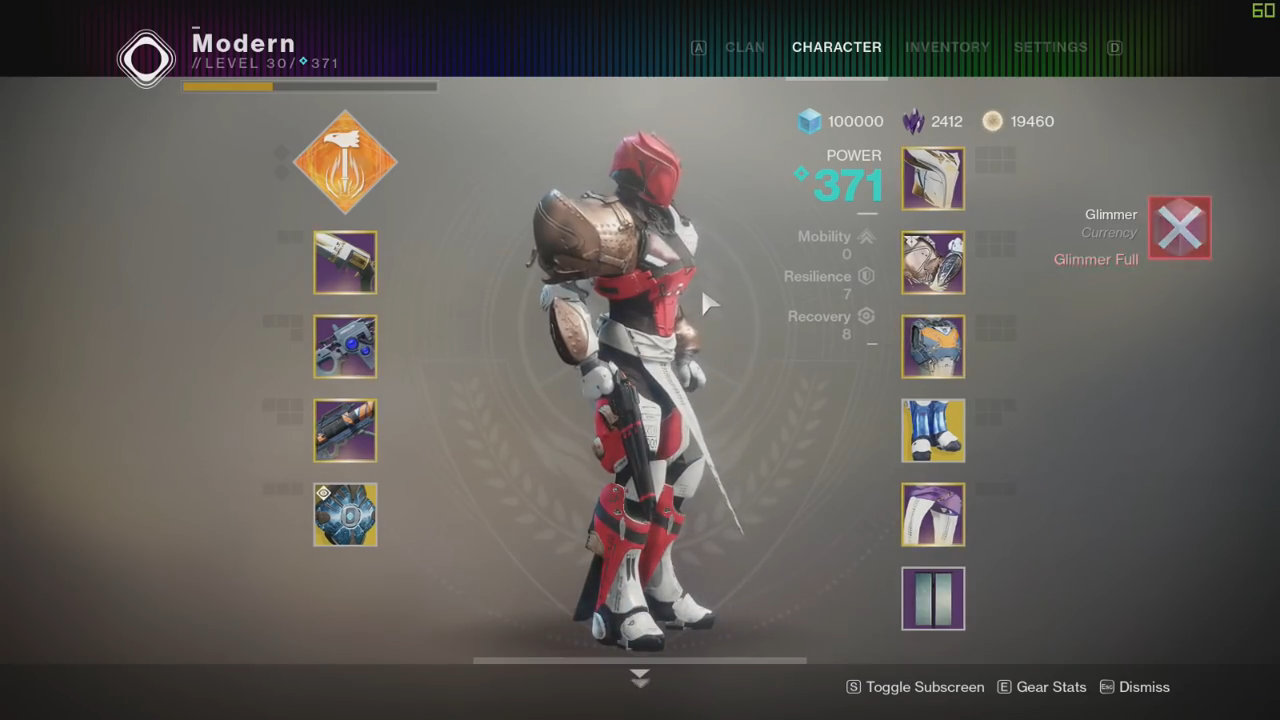Select the equipped helmet armor slot

(933, 179)
